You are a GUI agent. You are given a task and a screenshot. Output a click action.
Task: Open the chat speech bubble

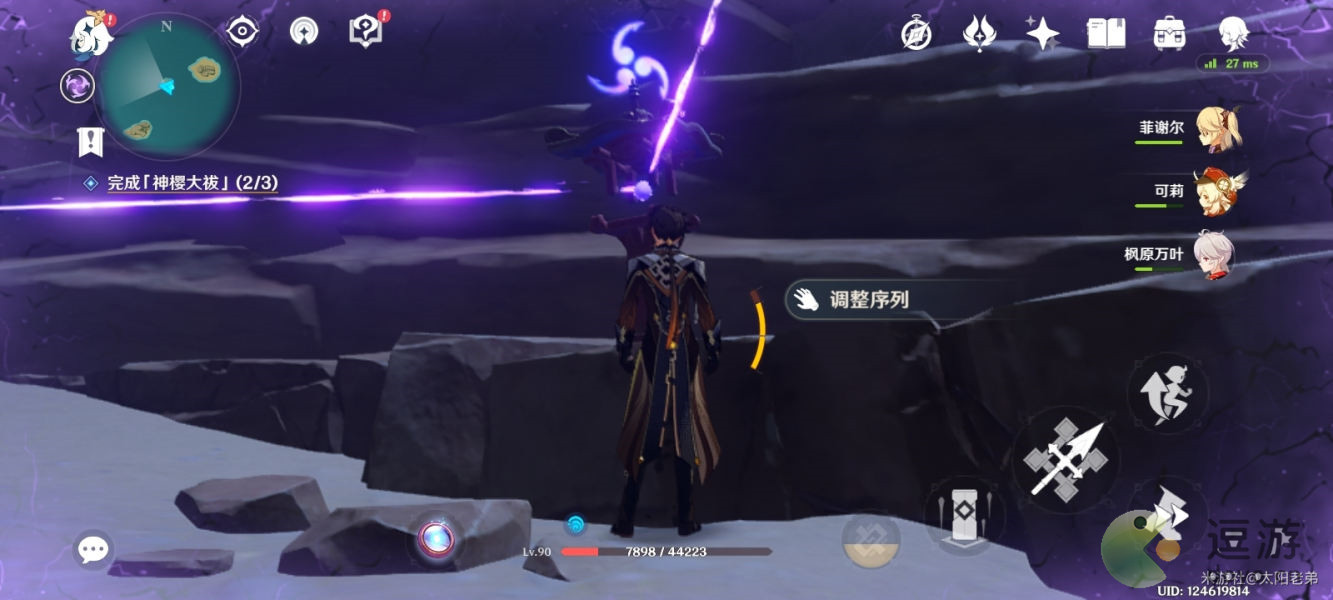[93, 549]
